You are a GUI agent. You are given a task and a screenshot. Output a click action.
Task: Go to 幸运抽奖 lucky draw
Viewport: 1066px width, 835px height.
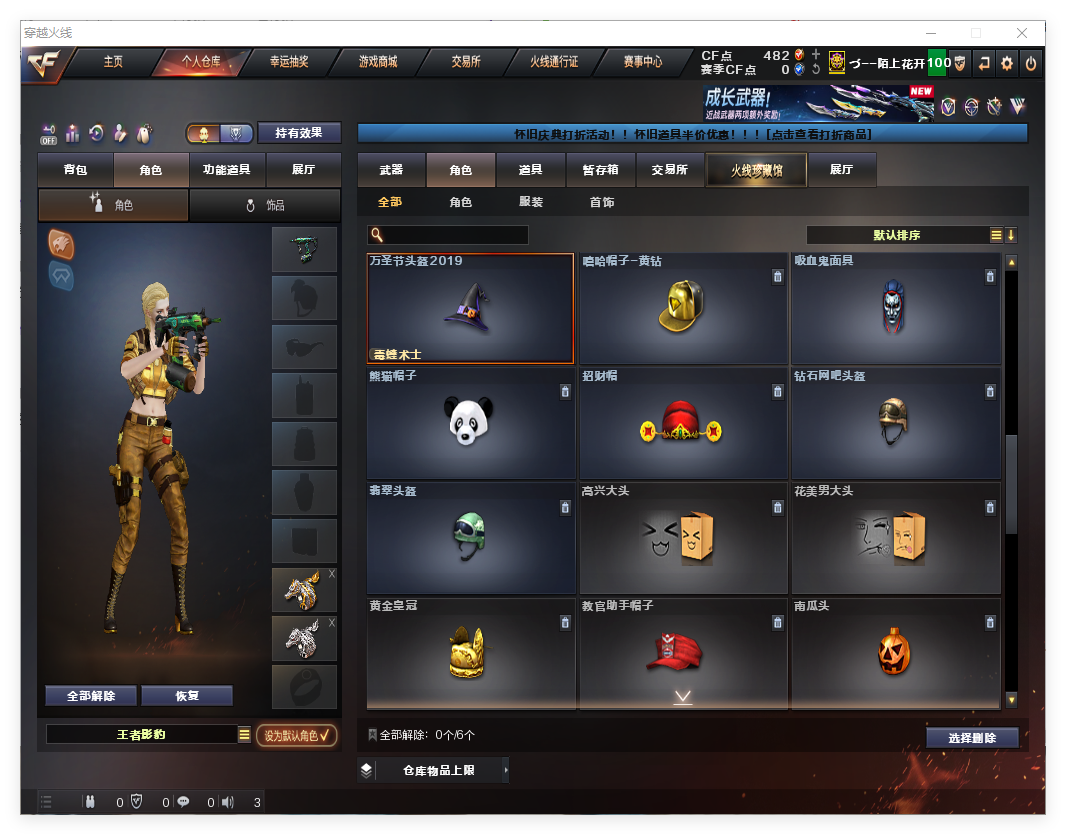[288, 62]
